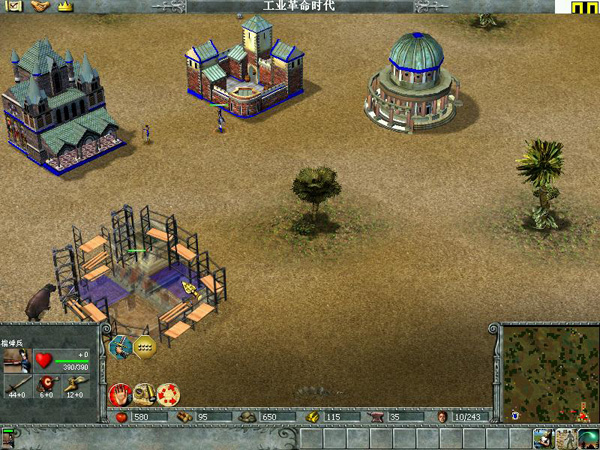Select the red arrows circle command

pos(168,393)
